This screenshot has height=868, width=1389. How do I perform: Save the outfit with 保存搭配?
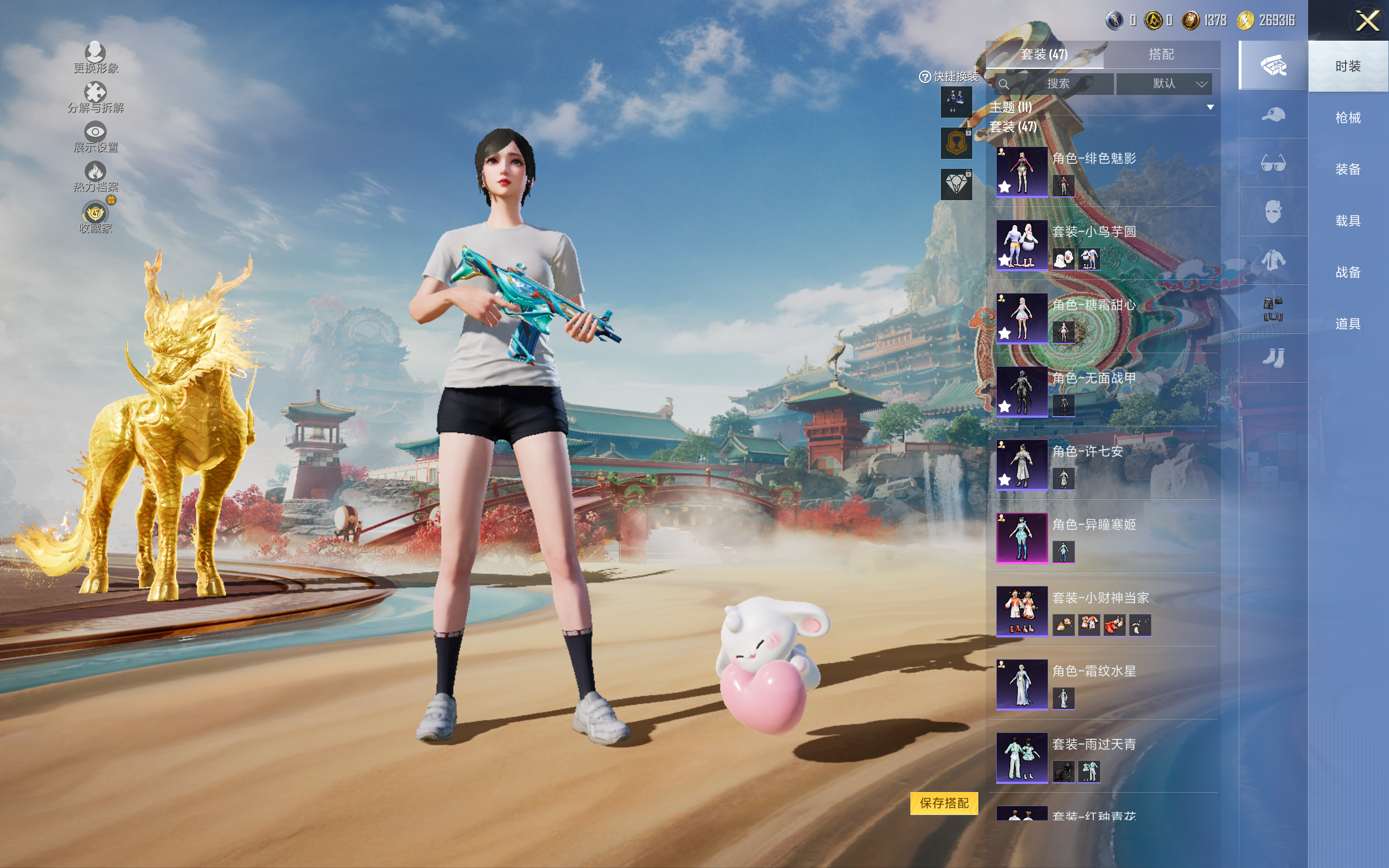click(x=944, y=803)
